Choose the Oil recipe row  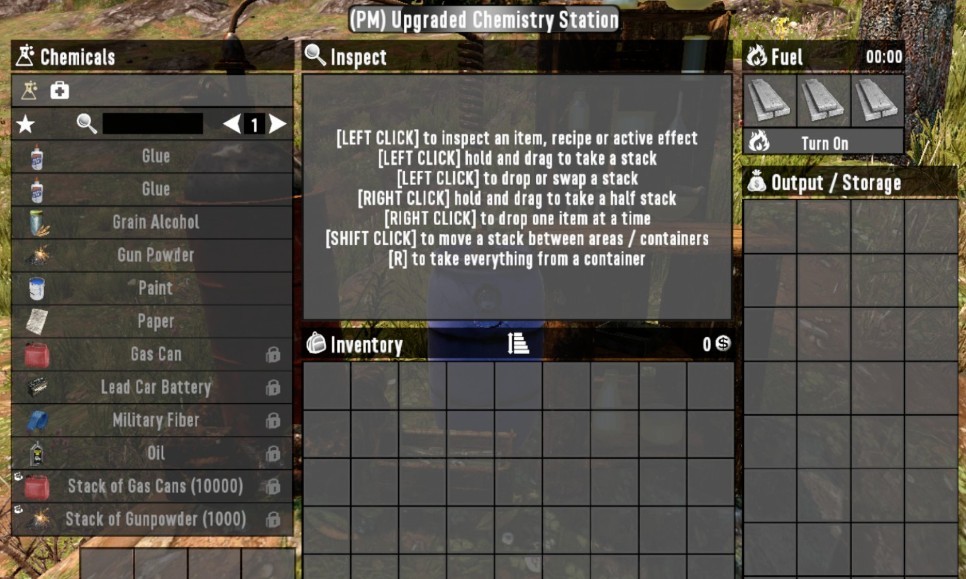click(155, 453)
